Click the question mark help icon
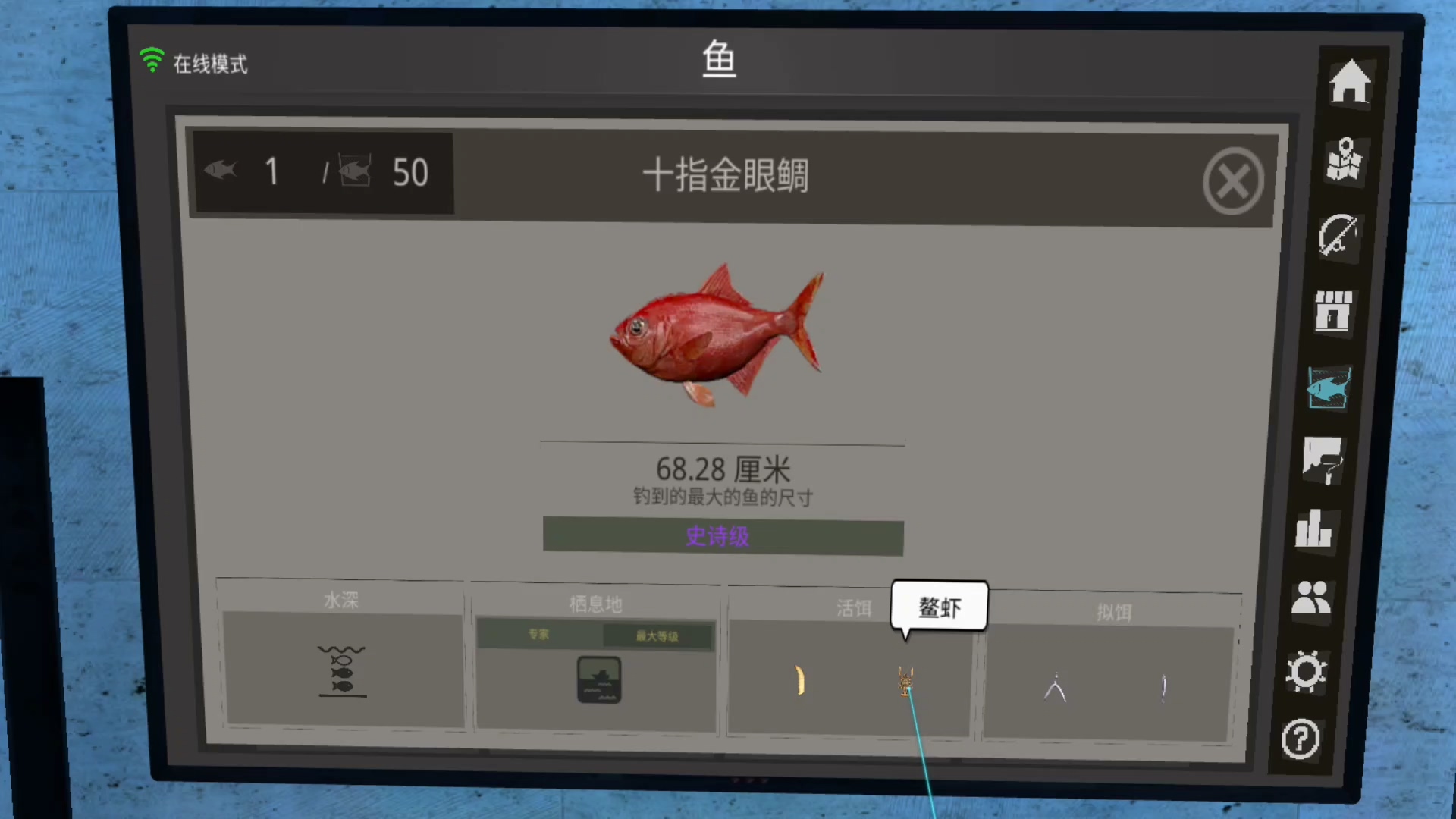 coord(1301,739)
